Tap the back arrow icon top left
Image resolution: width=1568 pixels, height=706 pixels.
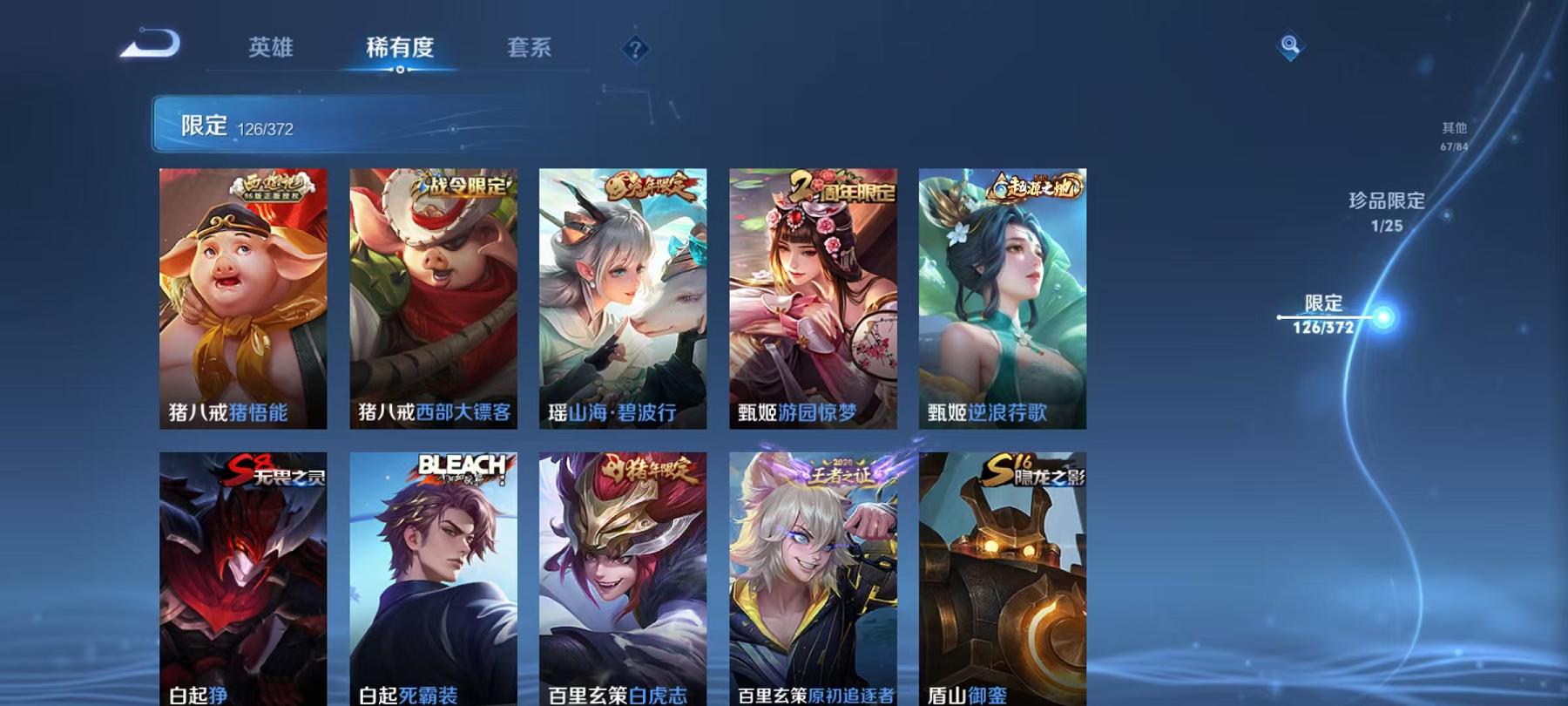(148, 42)
